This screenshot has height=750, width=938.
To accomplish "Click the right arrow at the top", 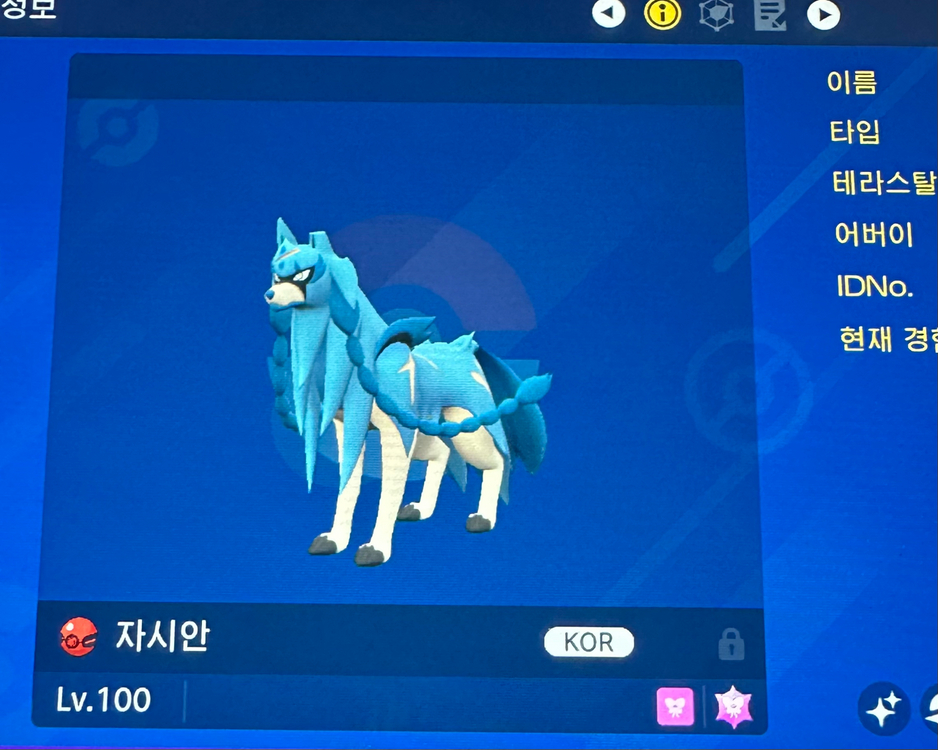I will (823, 14).
